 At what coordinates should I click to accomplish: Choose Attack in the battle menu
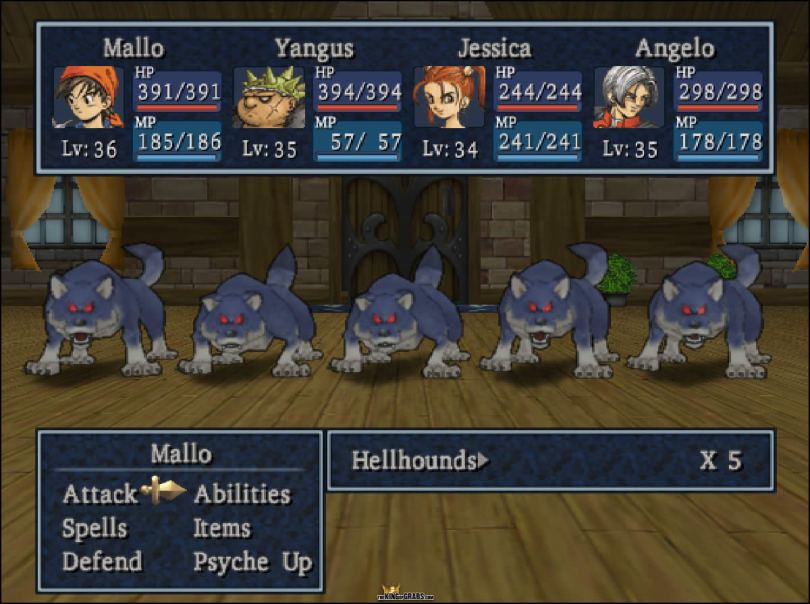click(100, 494)
